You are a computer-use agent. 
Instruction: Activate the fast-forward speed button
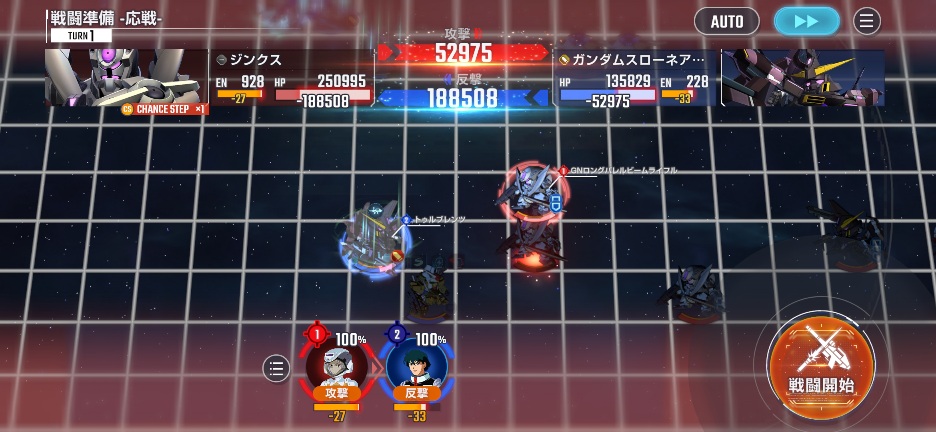click(x=806, y=21)
